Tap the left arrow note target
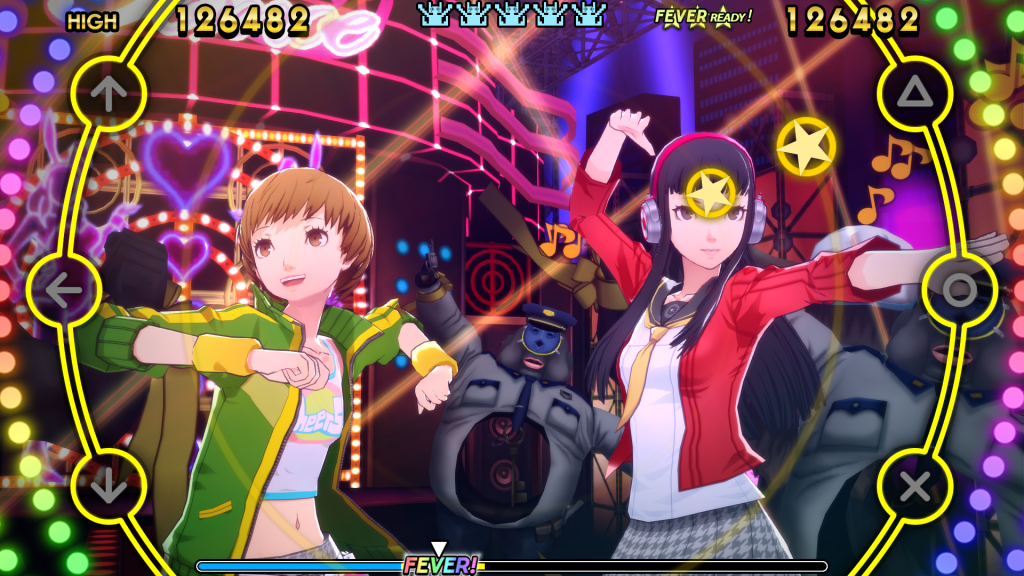Image resolution: width=1024 pixels, height=576 pixels. click(x=64, y=290)
